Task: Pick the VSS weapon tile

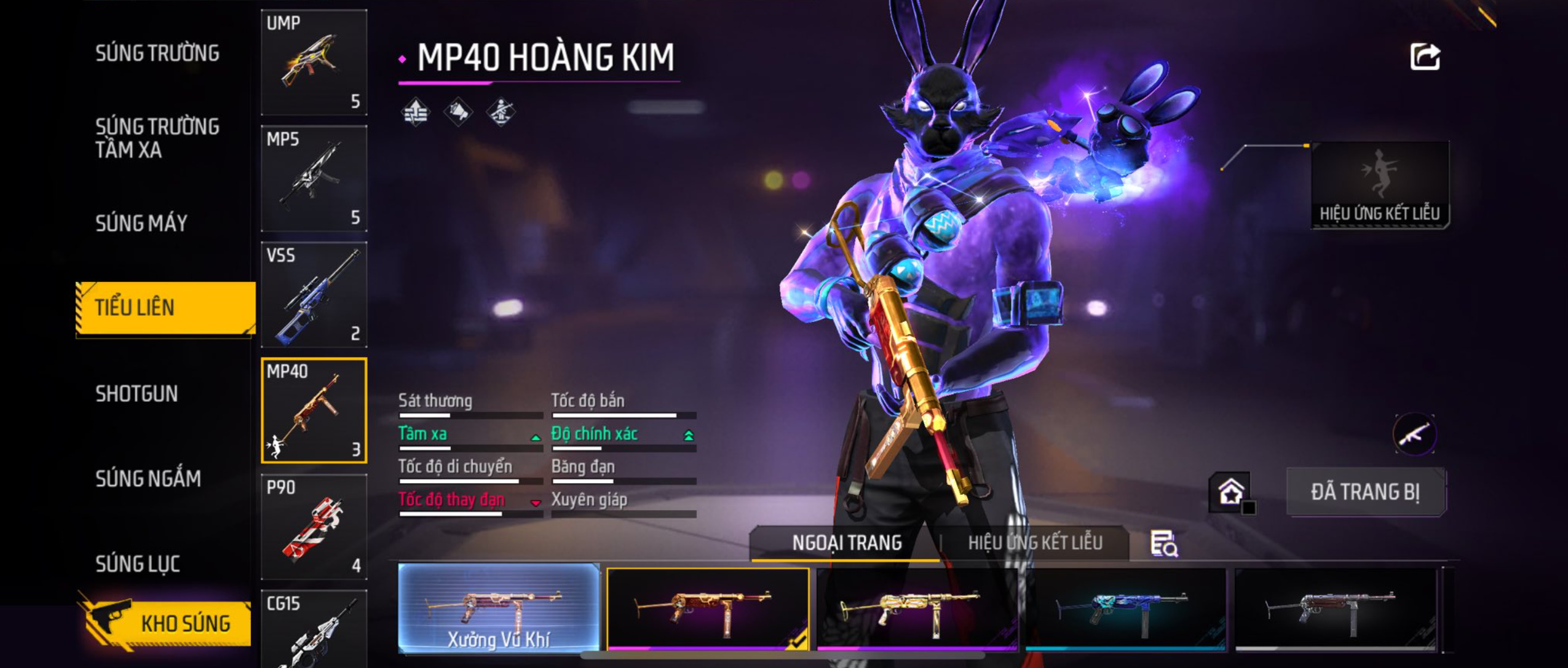Action: [314, 294]
